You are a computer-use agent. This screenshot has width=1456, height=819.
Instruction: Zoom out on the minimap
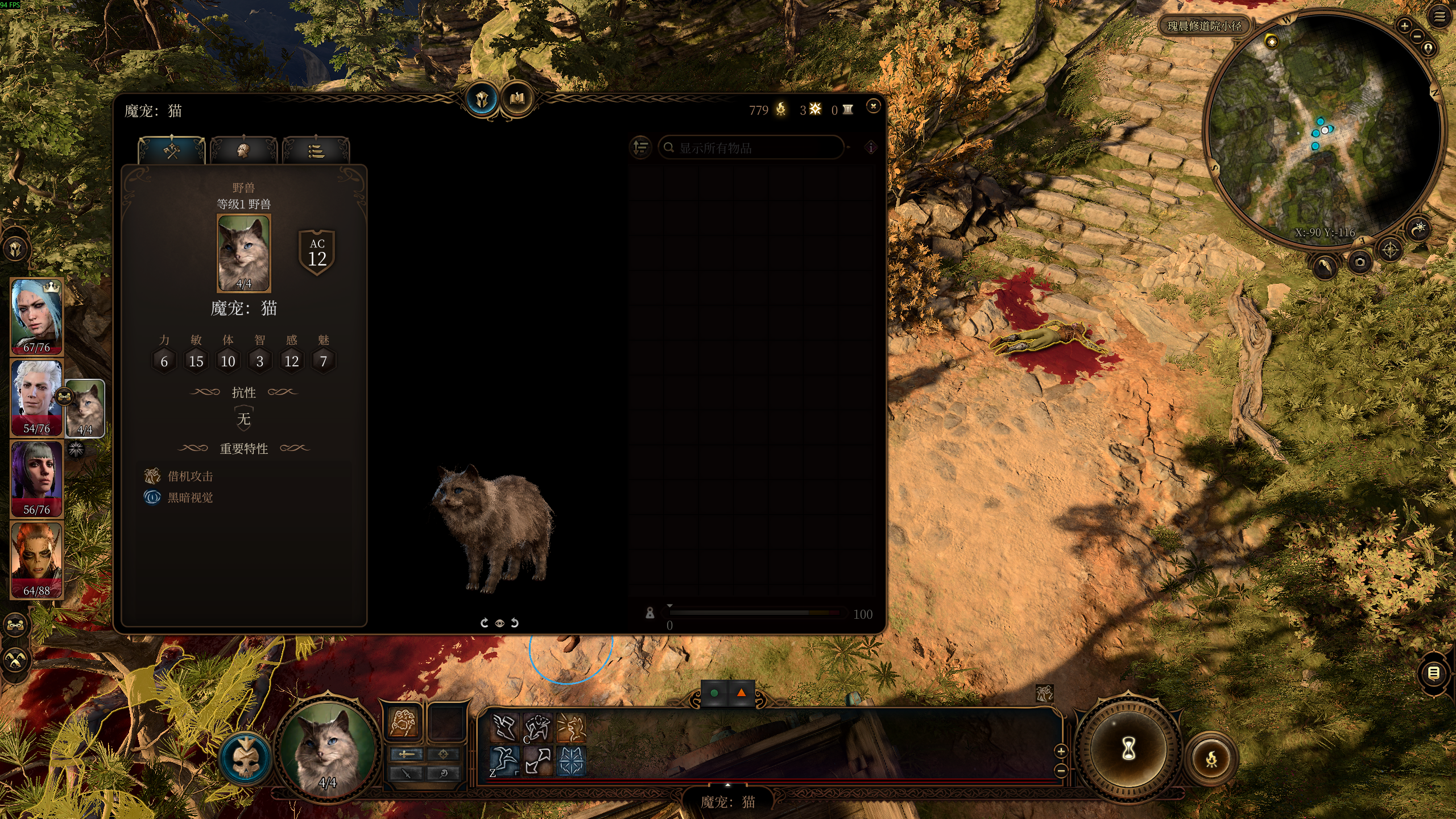pos(1417,36)
